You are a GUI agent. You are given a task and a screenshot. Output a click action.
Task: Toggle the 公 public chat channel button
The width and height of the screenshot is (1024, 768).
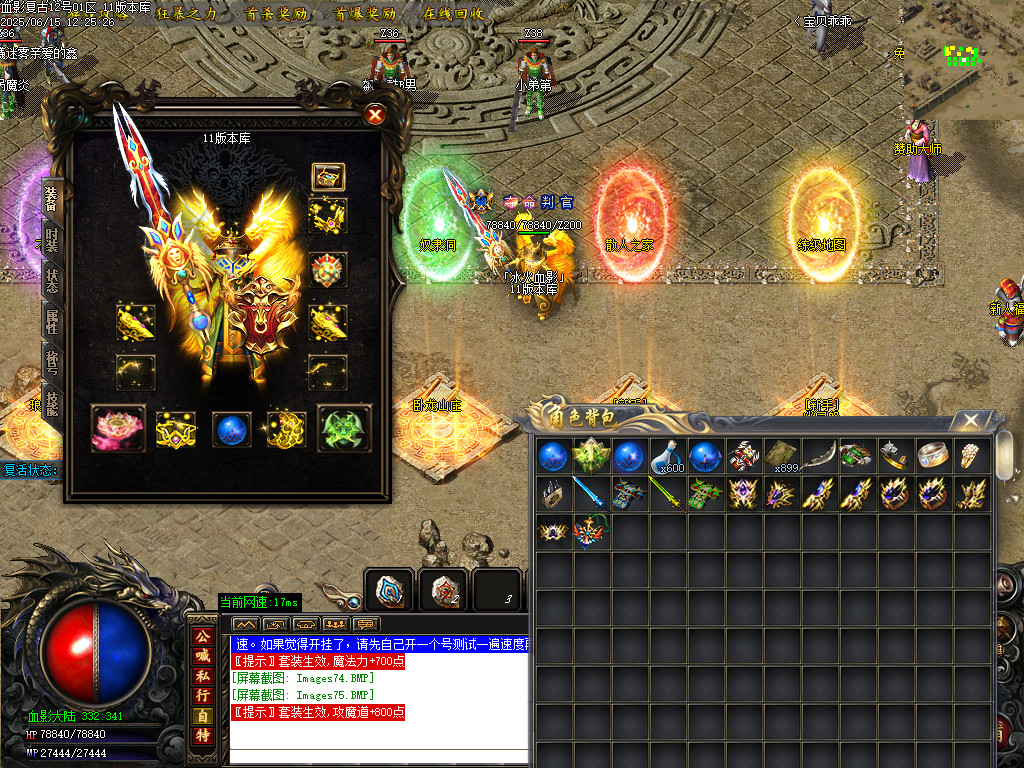coord(202,636)
